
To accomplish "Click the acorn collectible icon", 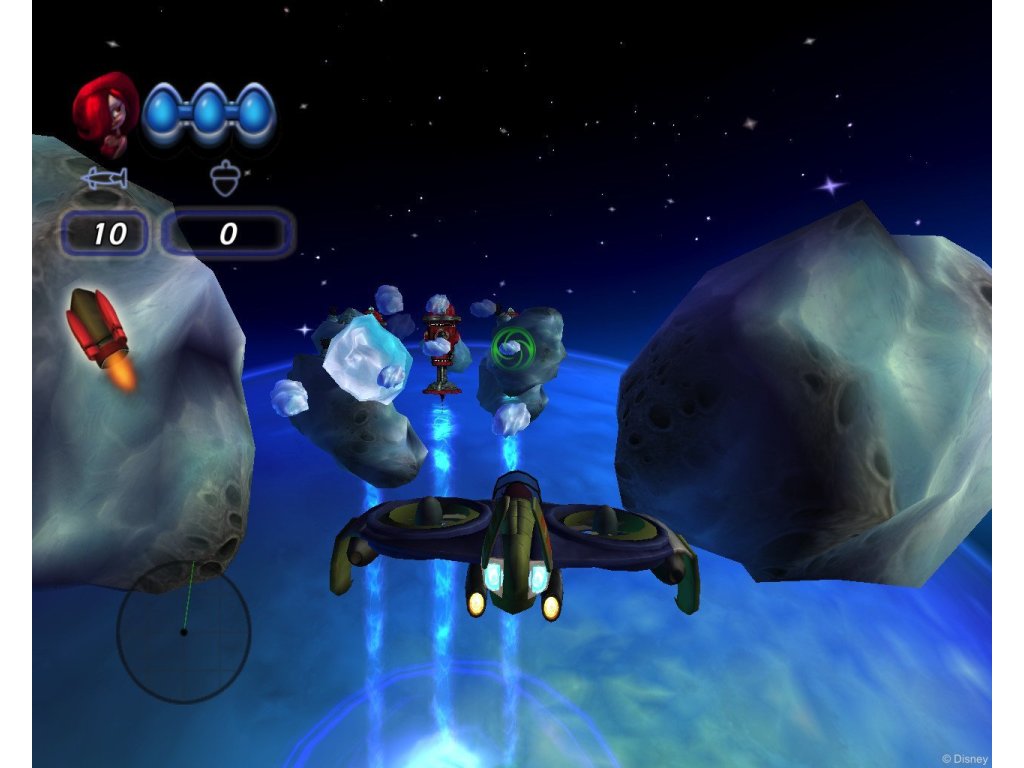I will [225, 179].
